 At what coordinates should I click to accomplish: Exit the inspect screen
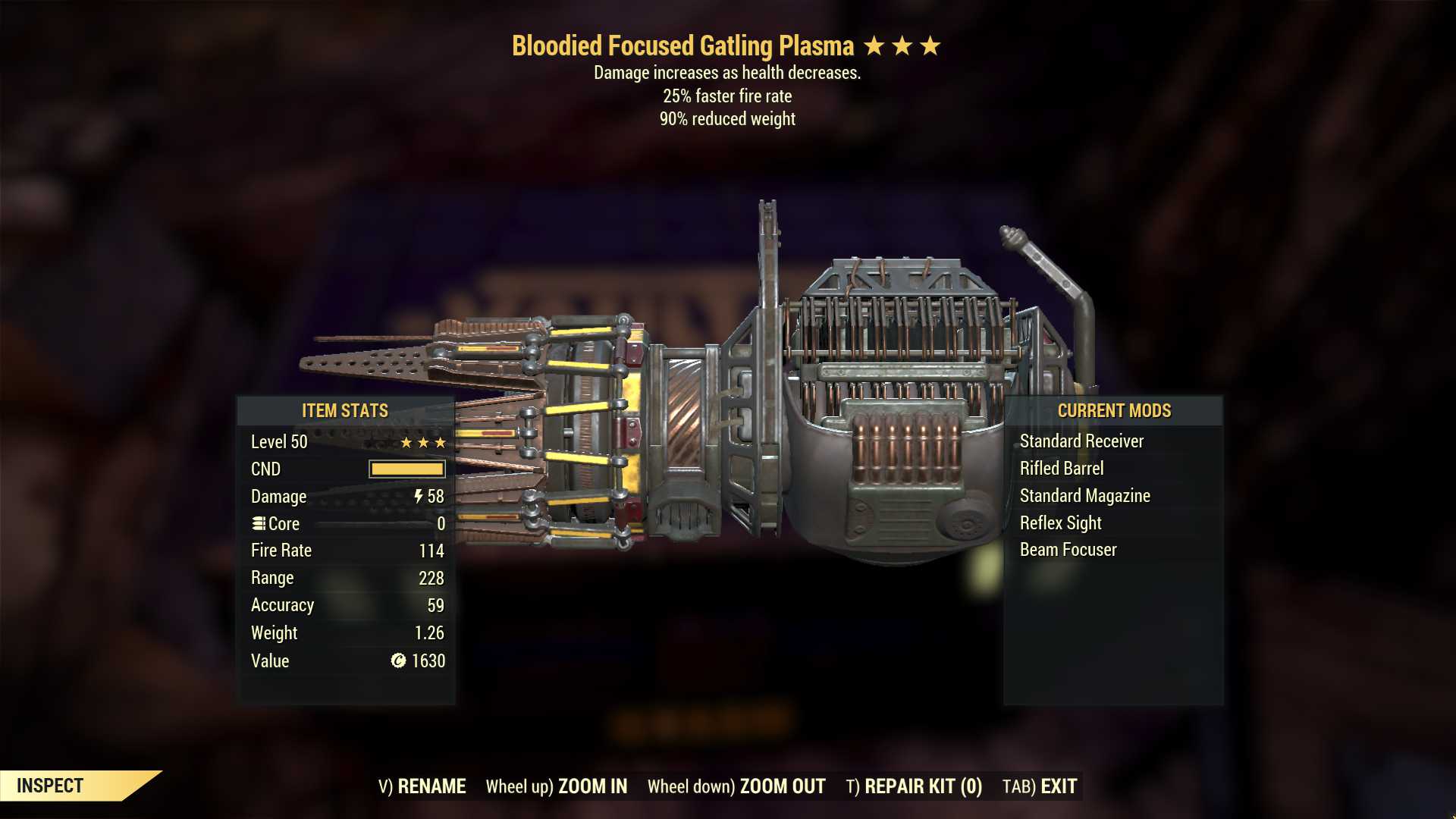[x=1040, y=786]
